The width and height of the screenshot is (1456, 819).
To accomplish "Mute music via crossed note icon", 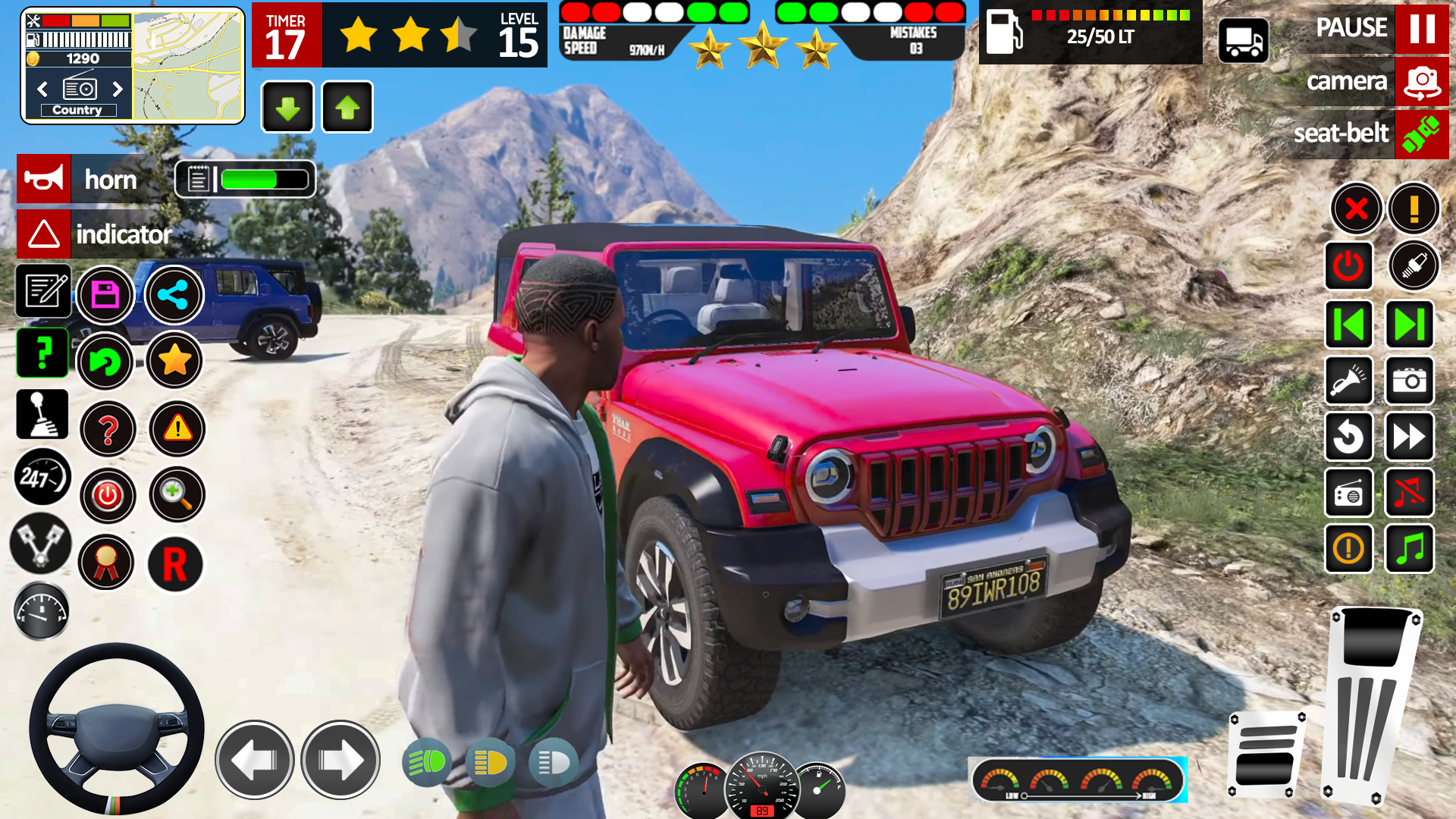I will pos(1409,494).
